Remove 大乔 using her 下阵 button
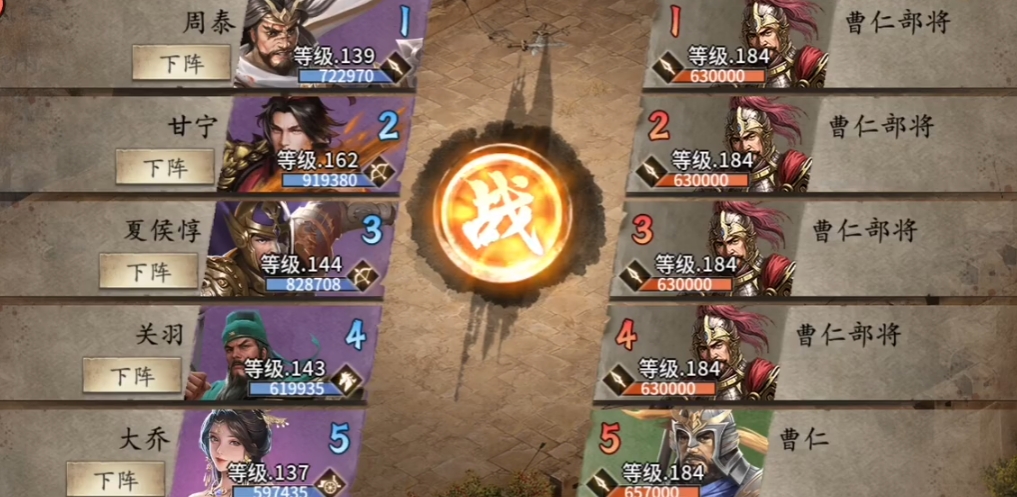Viewport: 1017px width, 497px height. [x=116, y=477]
